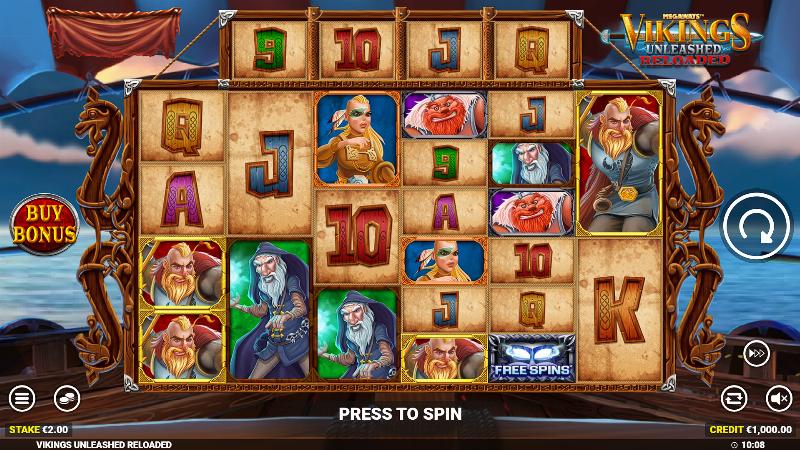Toggle turbo spin with the fast-forward icon
The width and height of the screenshot is (800, 450).
pyautogui.click(x=756, y=352)
